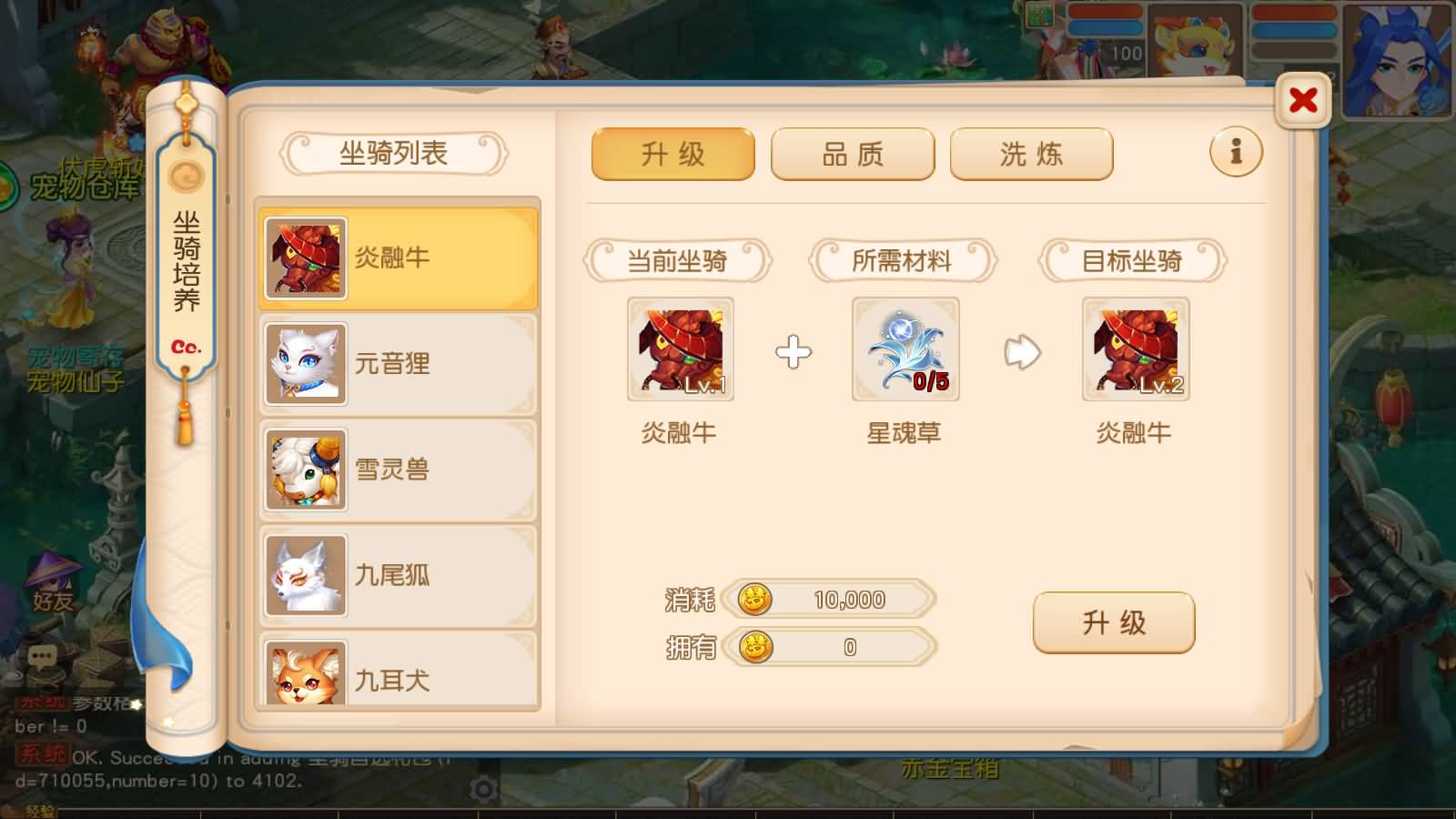Select the 元音狸 mount in the list
Image resolution: width=1456 pixels, height=819 pixels.
[396, 362]
